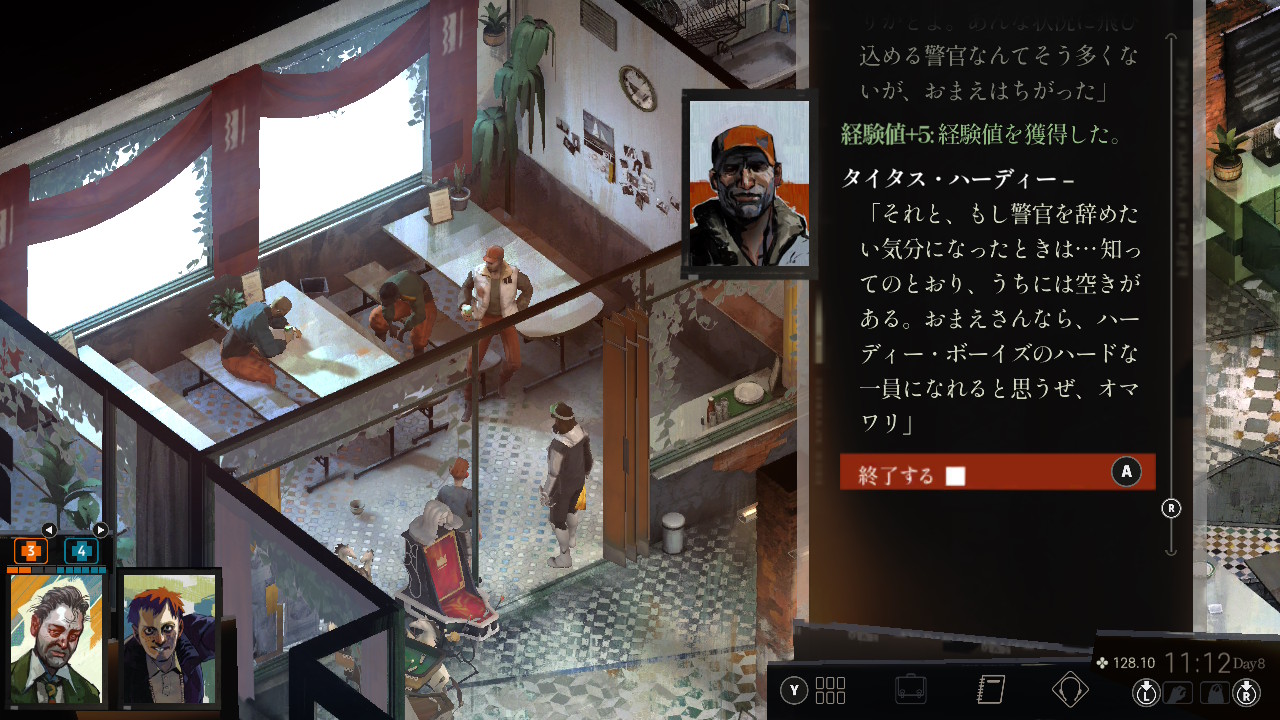This screenshot has height=720, width=1280.
Task: Select the shopping bag item slot
Action: [x=1213, y=692]
